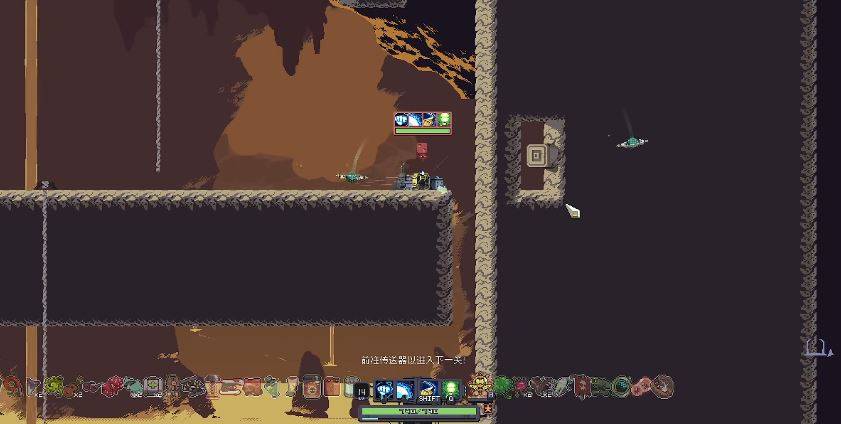Select the red war banner item icon

579,386
